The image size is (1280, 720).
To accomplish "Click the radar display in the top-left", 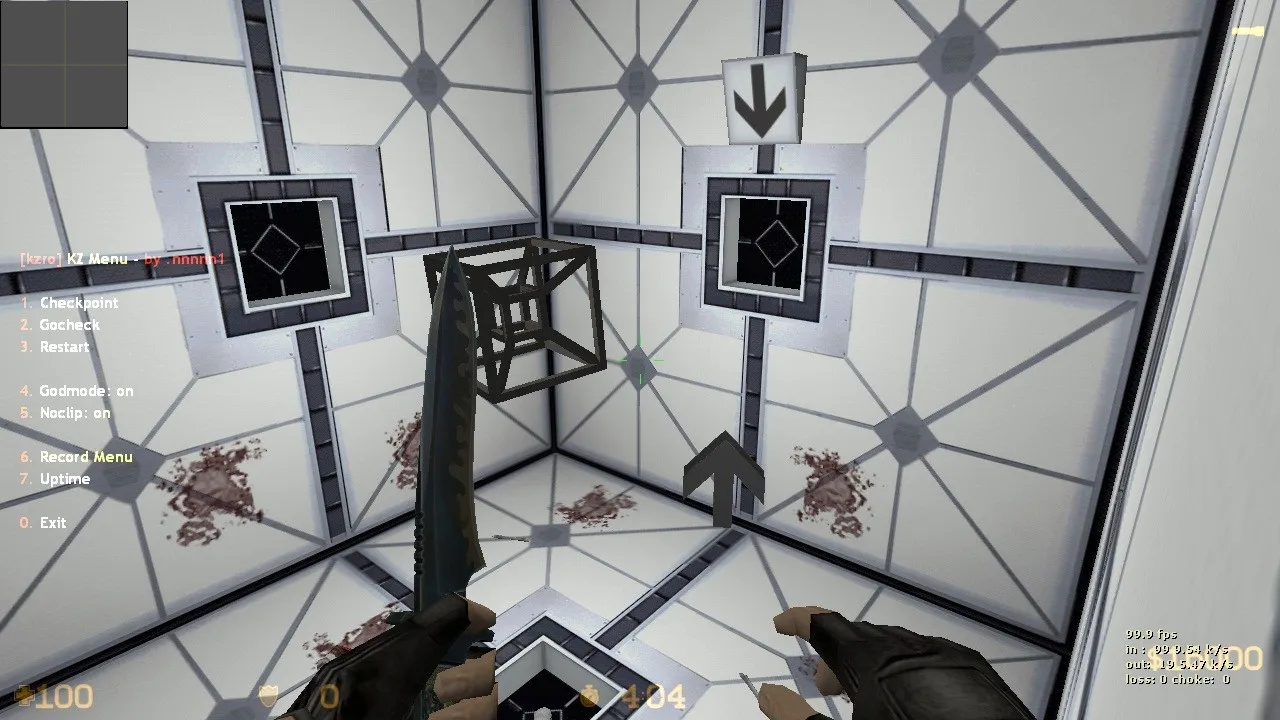I will tap(65, 65).
